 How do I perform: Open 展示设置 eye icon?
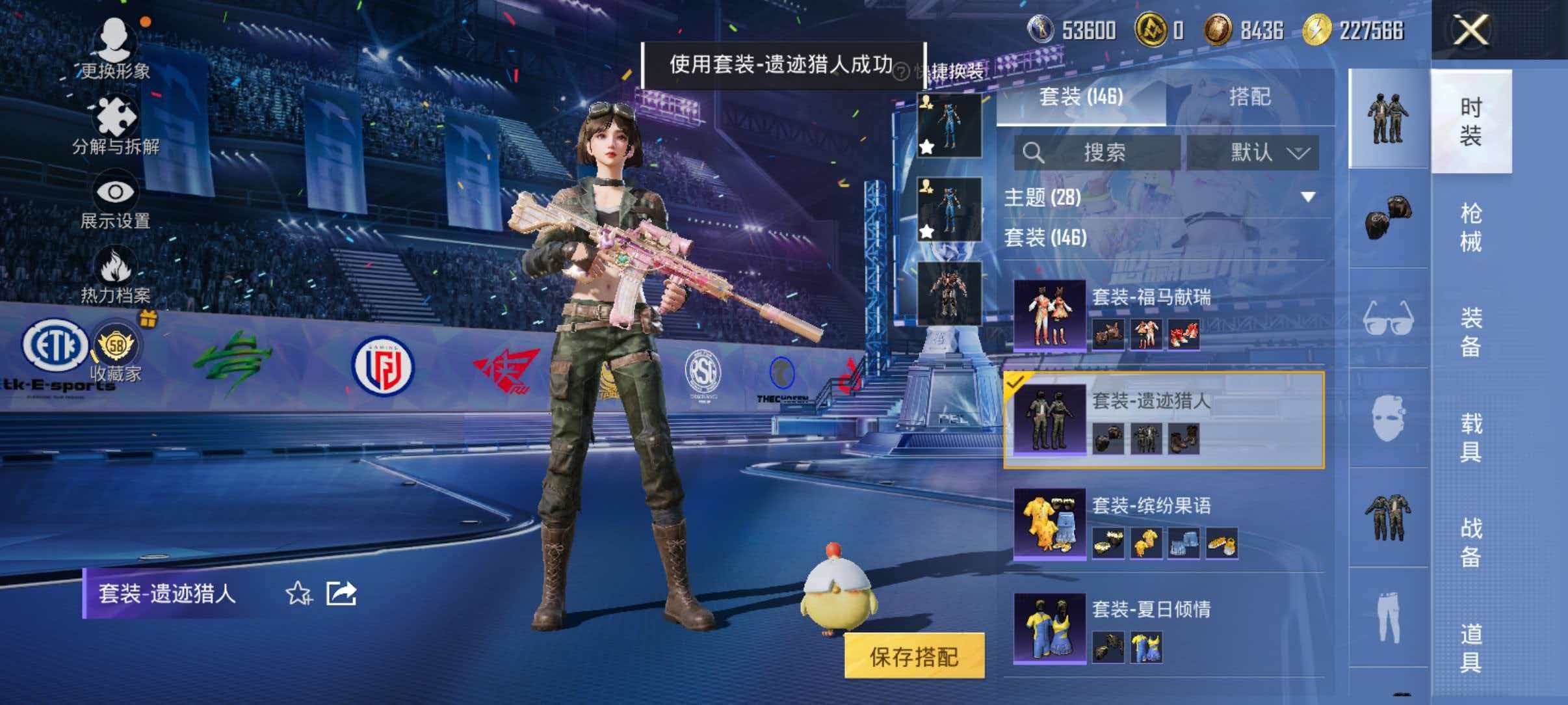tap(116, 192)
